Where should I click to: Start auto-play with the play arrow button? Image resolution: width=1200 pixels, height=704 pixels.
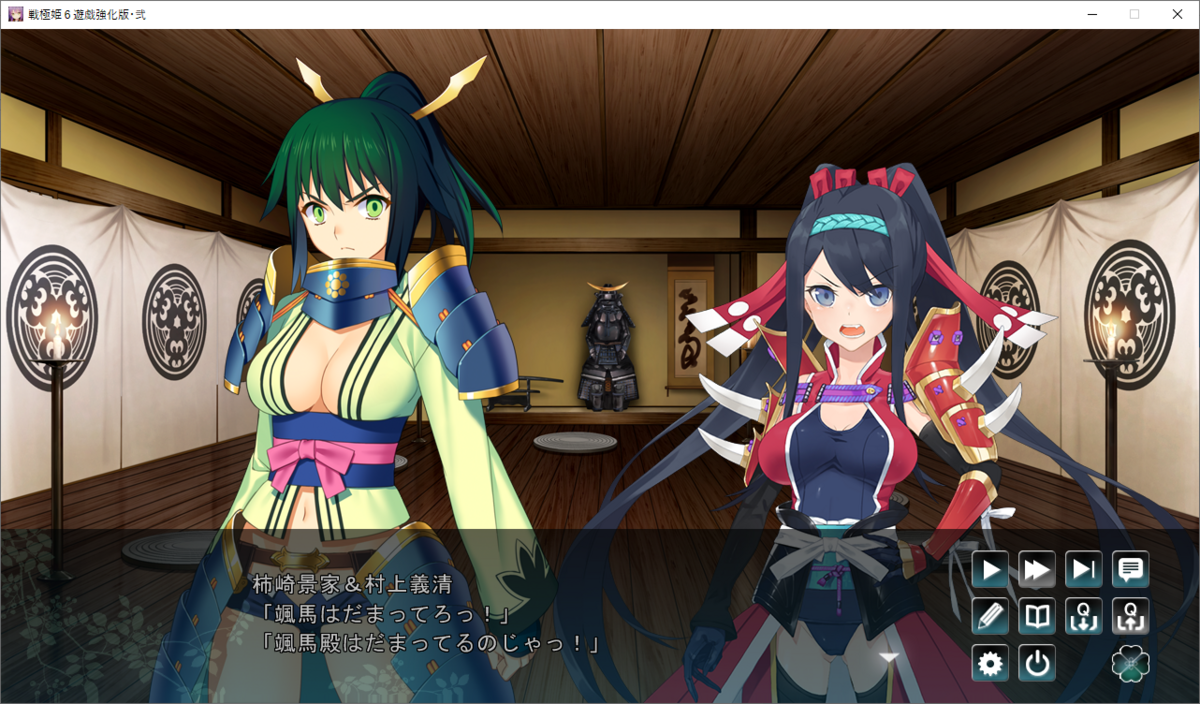click(x=990, y=570)
